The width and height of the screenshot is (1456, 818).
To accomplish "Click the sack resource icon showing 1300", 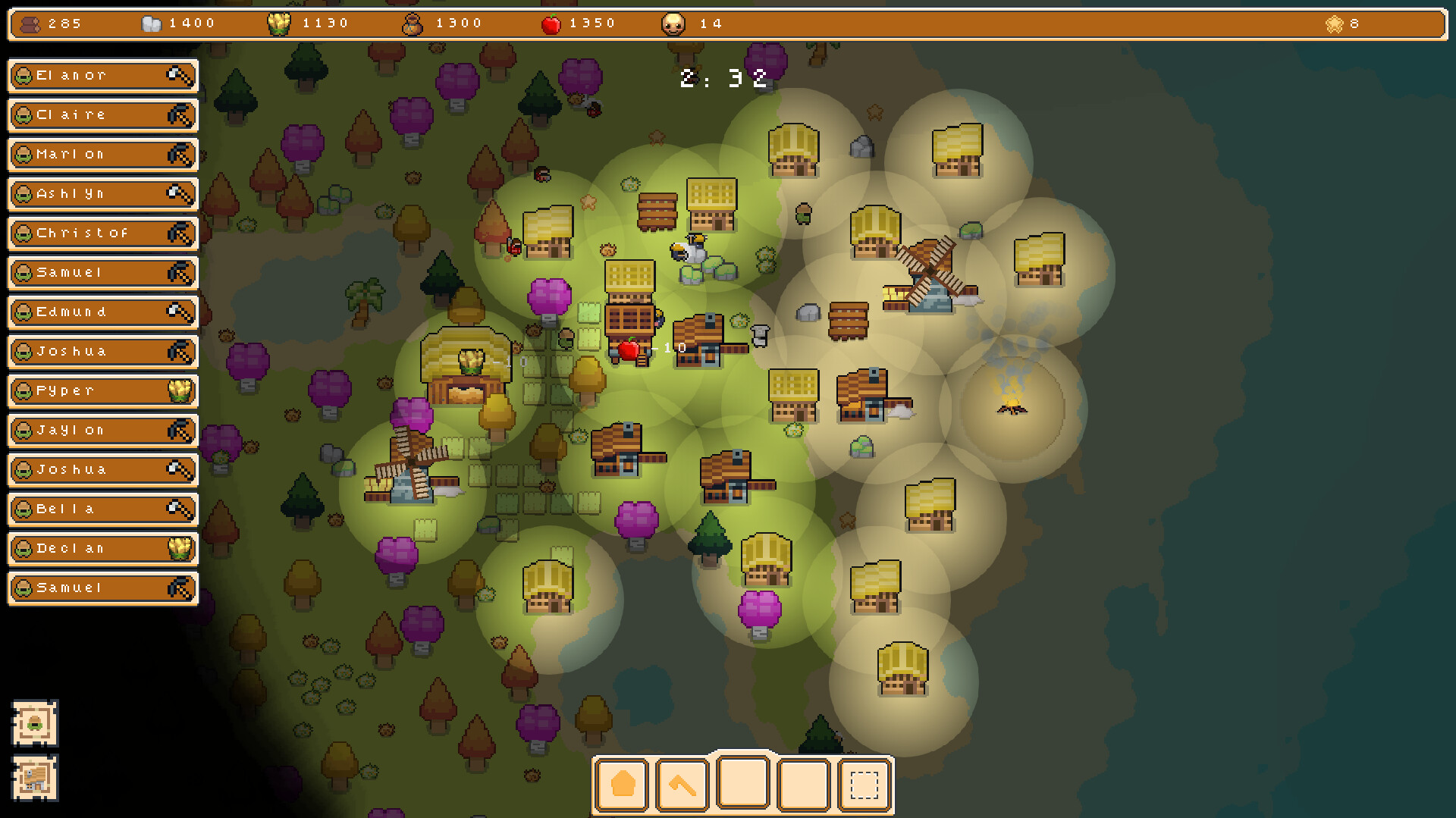I will pos(413,23).
